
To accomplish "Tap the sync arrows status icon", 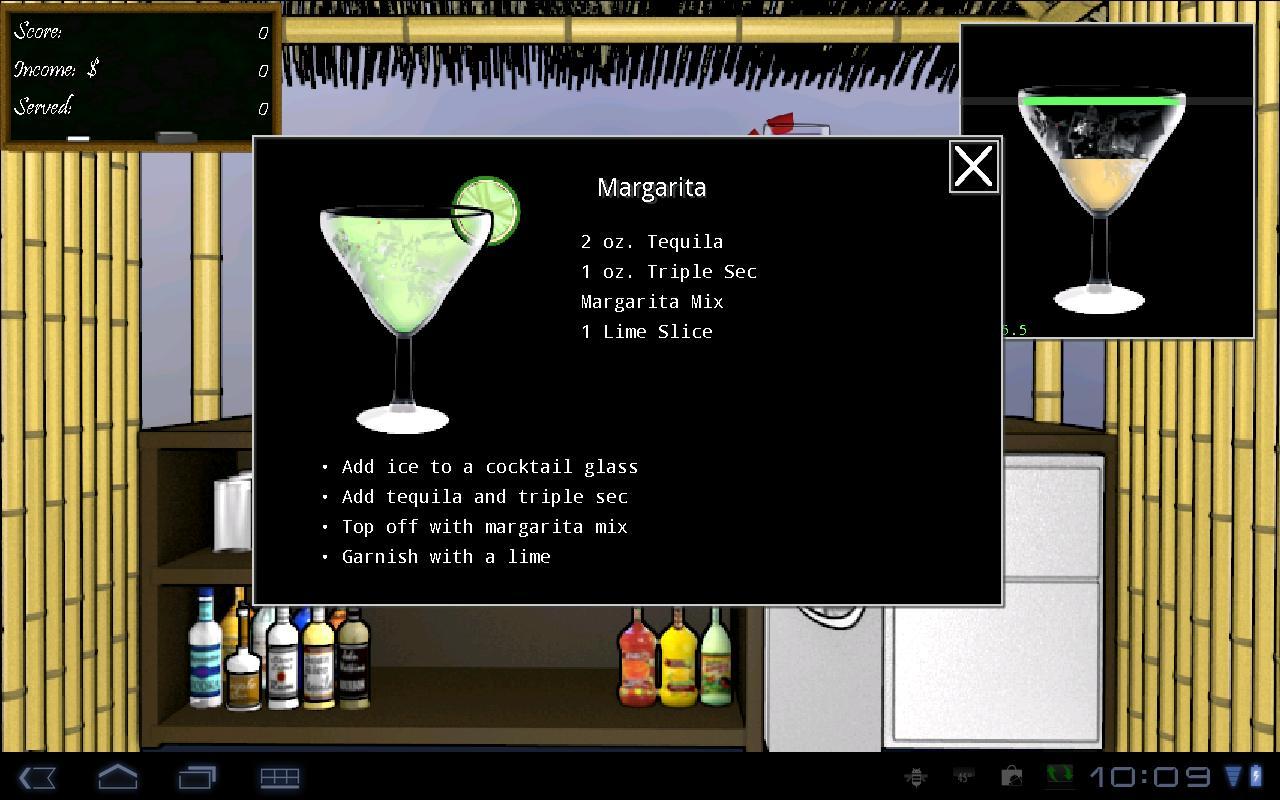I will coord(1060,778).
